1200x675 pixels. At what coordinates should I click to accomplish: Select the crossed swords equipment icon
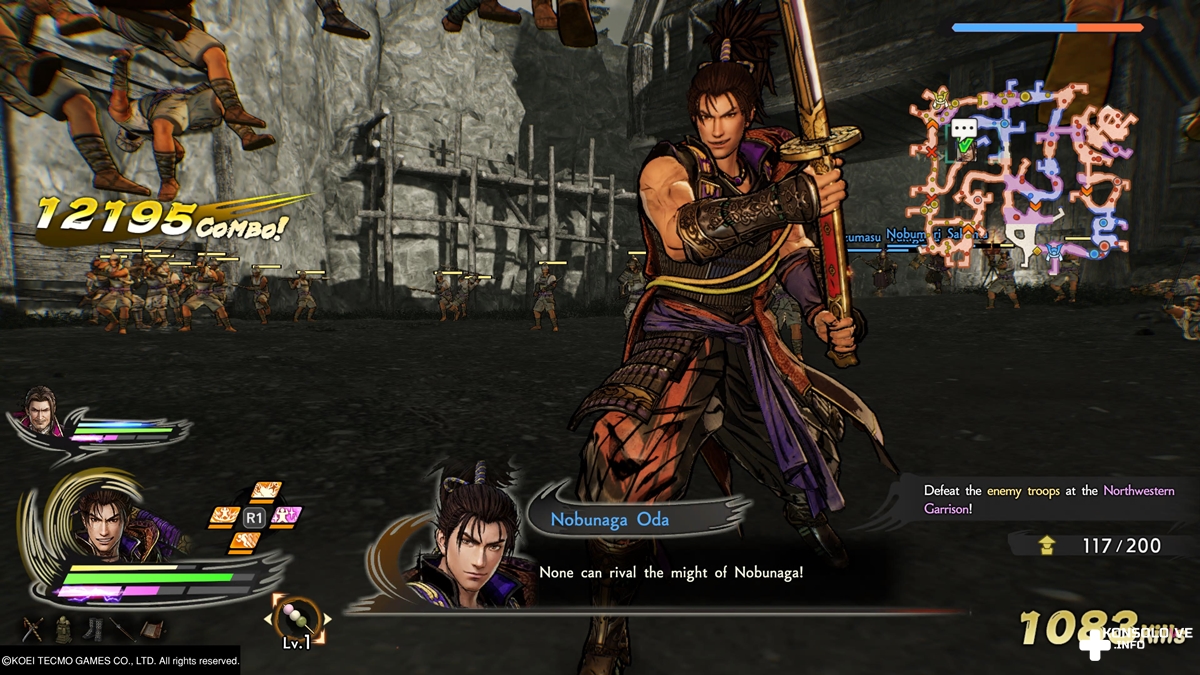34,629
